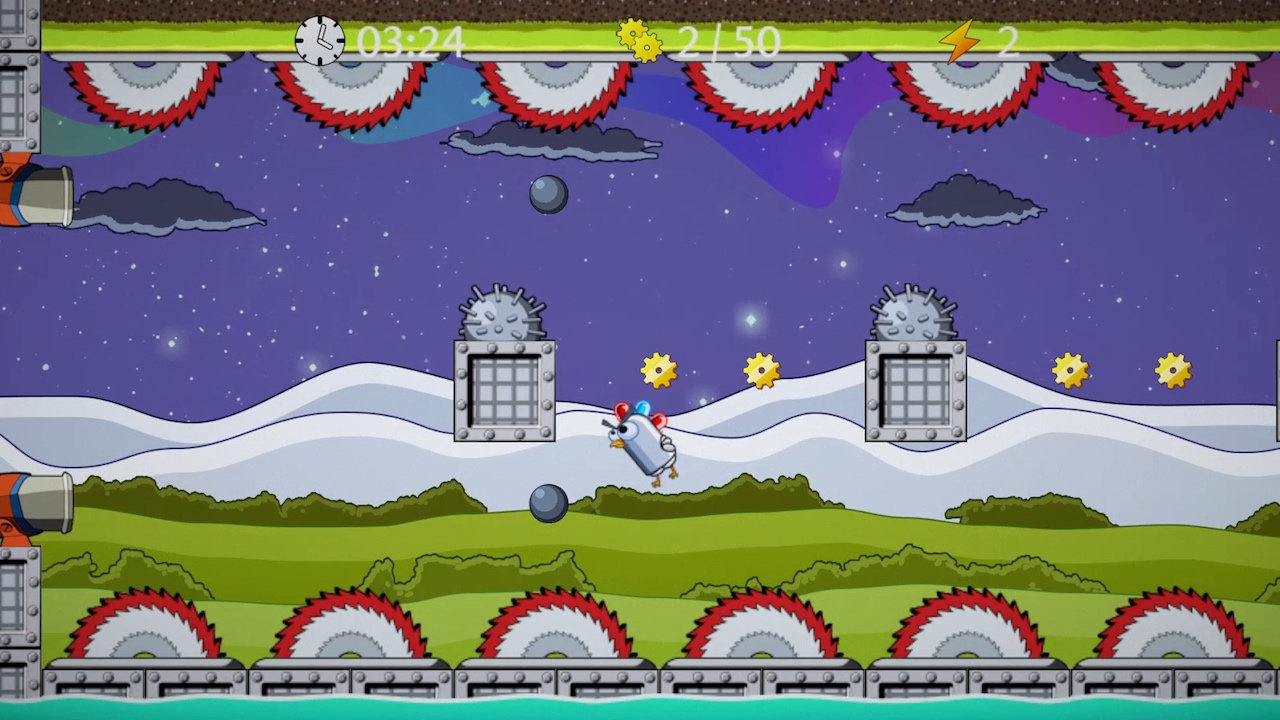Viewport: 1280px width, 720px height.
Task: Open the right metal grate crate
Action: pyautogui.click(x=914, y=390)
